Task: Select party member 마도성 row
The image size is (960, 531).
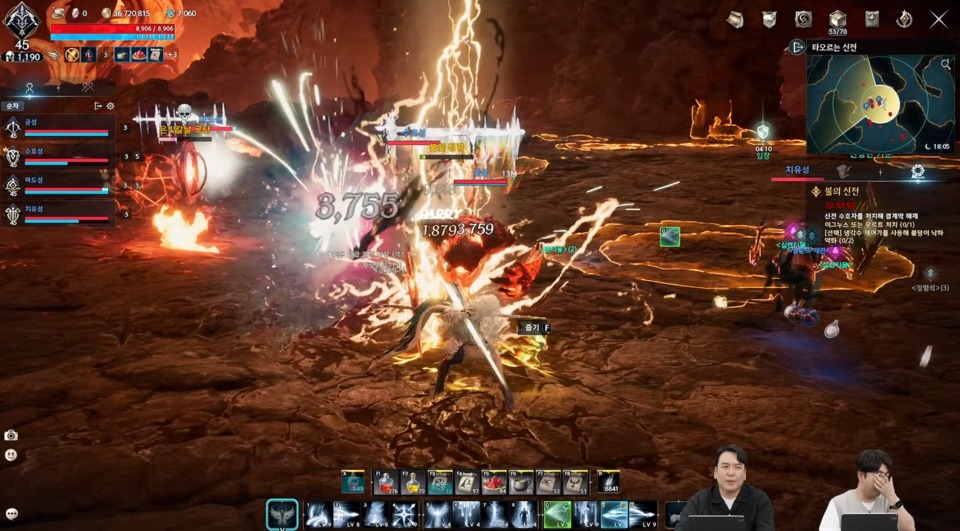Action: [58, 186]
